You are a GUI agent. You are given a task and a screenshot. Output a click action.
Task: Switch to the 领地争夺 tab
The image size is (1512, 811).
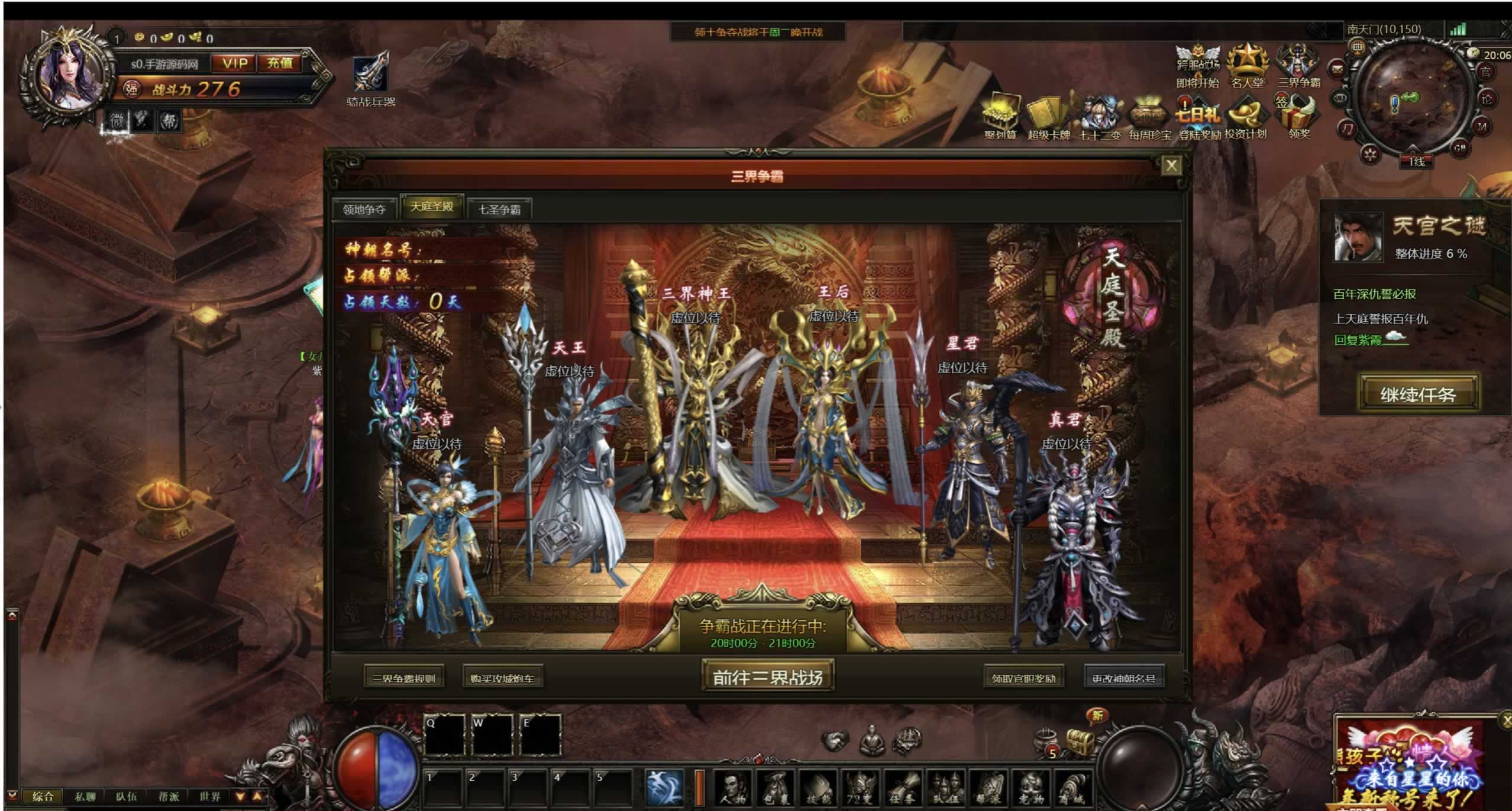click(364, 209)
